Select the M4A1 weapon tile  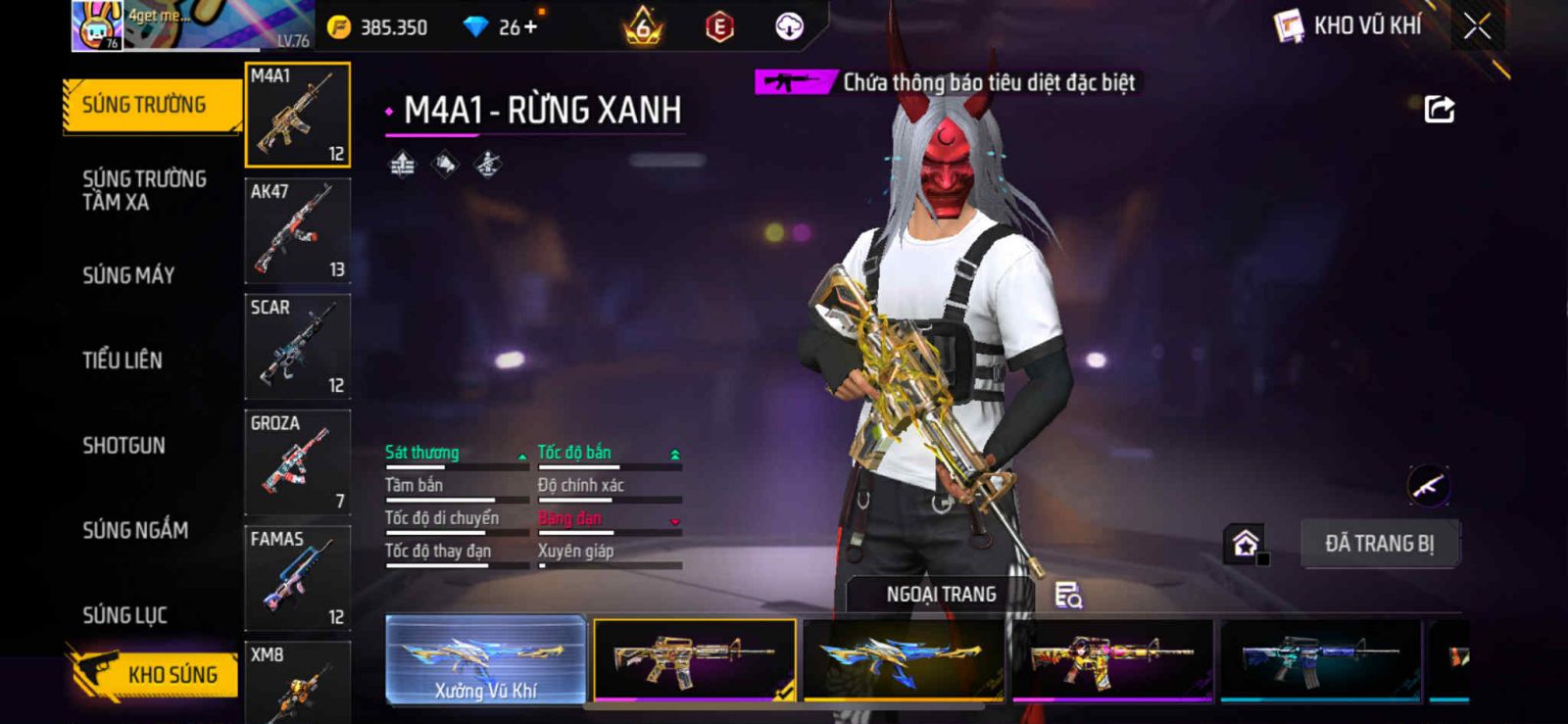tap(297, 115)
